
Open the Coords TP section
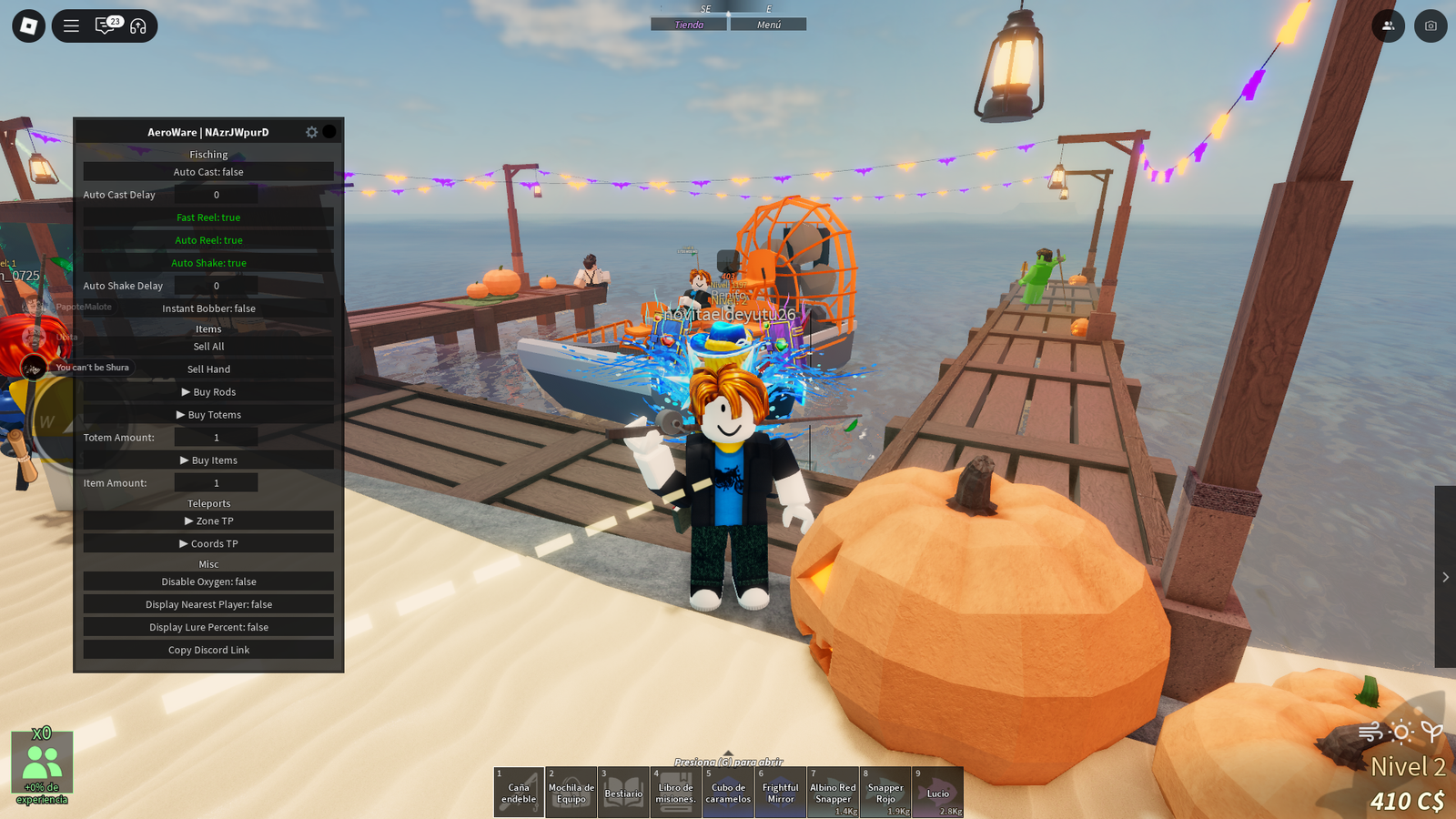click(x=208, y=544)
